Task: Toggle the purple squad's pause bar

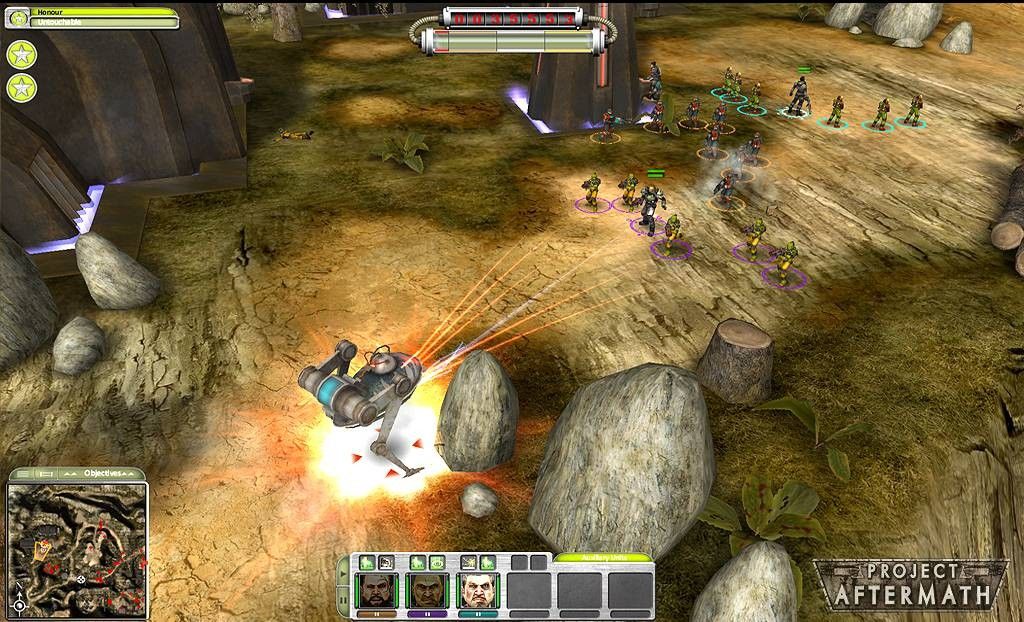Action: tap(429, 613)
